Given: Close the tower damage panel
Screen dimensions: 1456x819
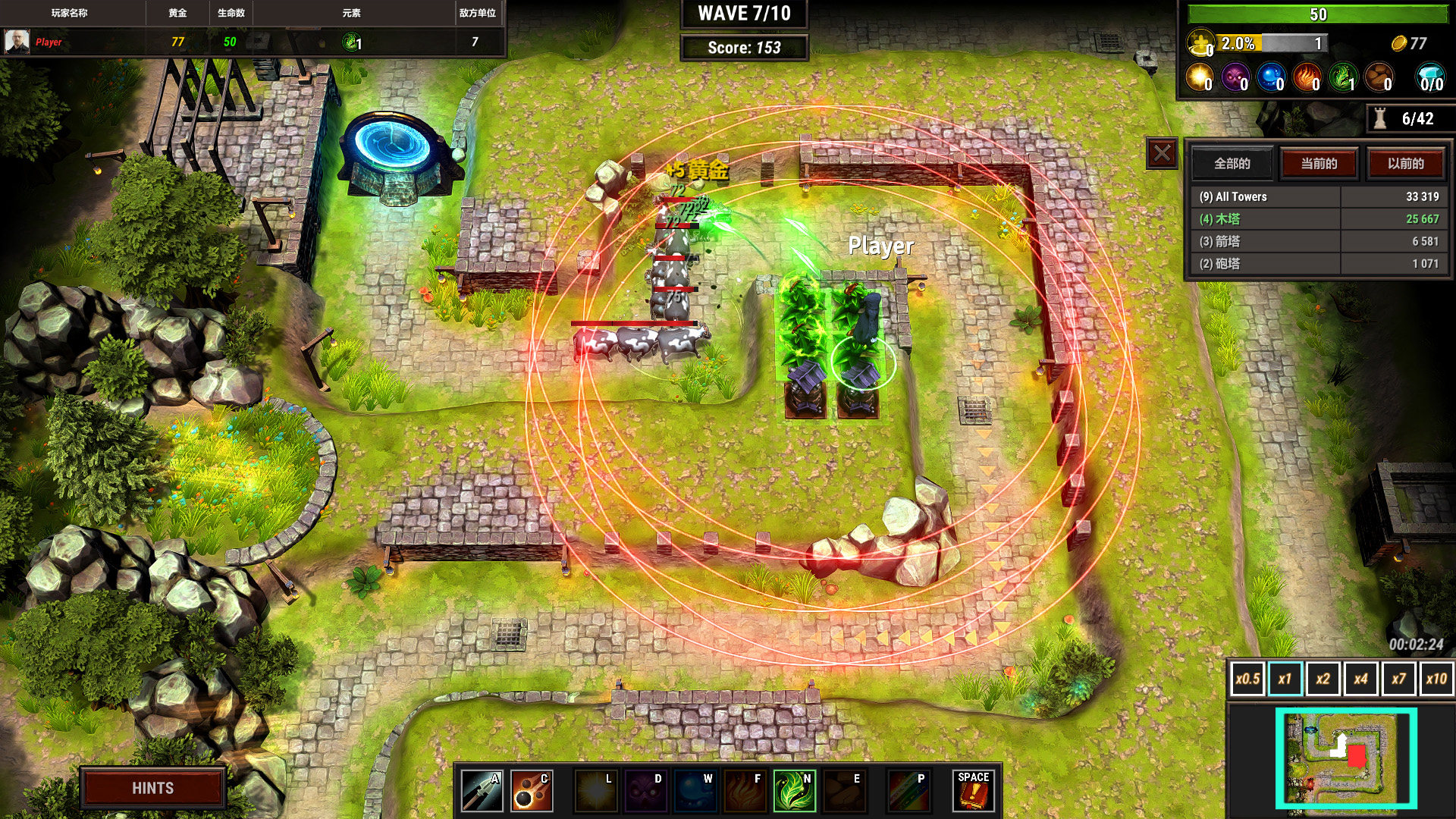Looking at the screenshot, I should 1162,154.
